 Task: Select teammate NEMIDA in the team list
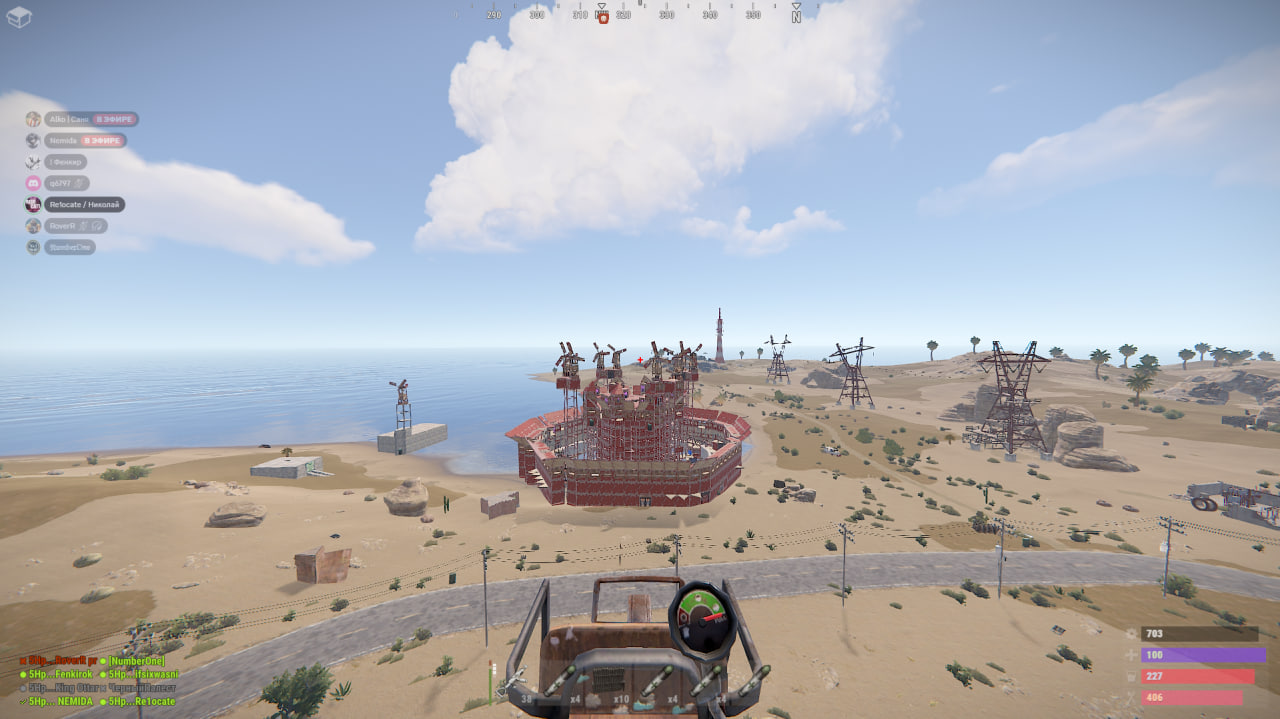coord(60,701)
